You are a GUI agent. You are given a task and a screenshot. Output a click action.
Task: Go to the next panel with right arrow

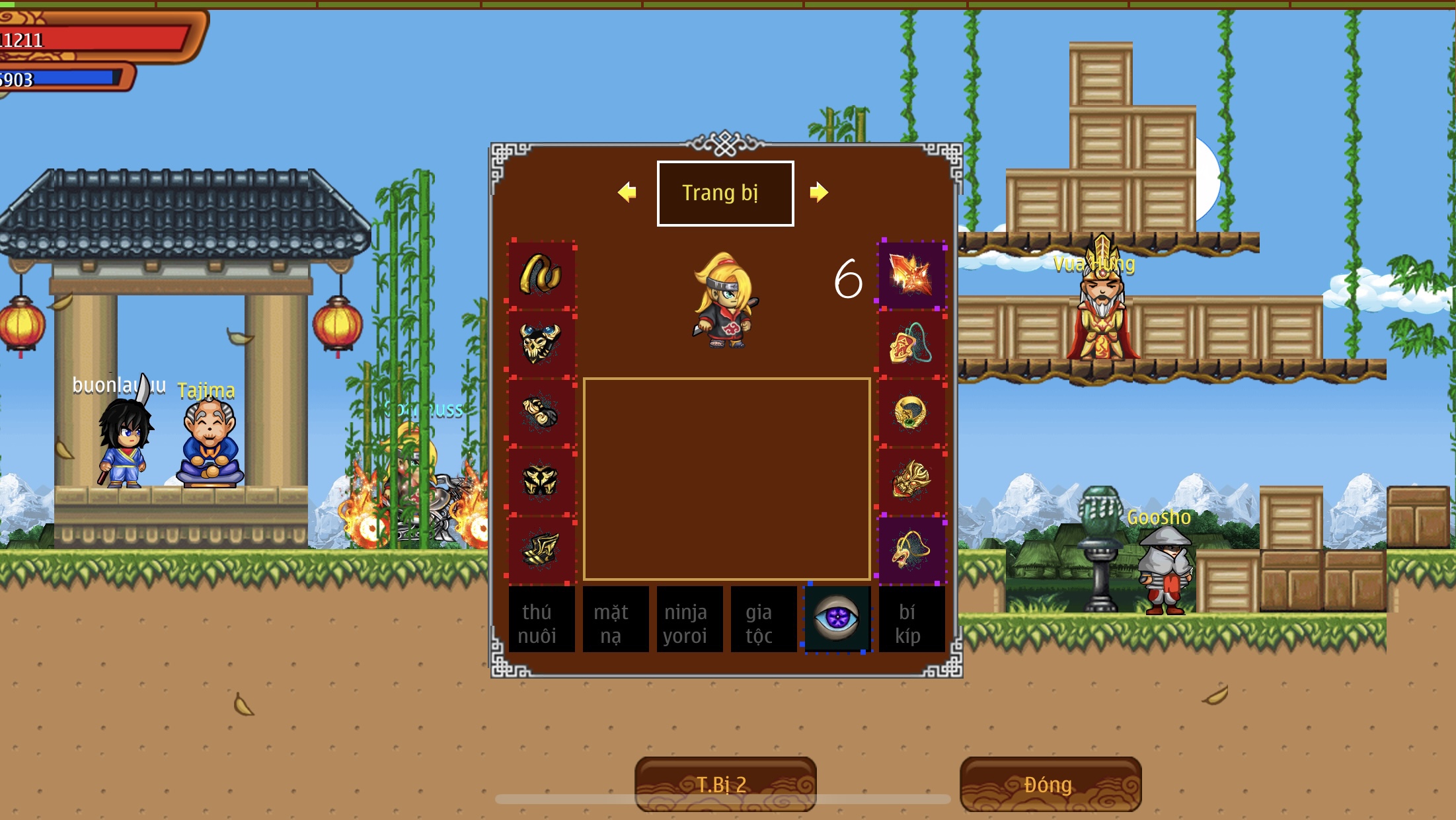(819, 192)
